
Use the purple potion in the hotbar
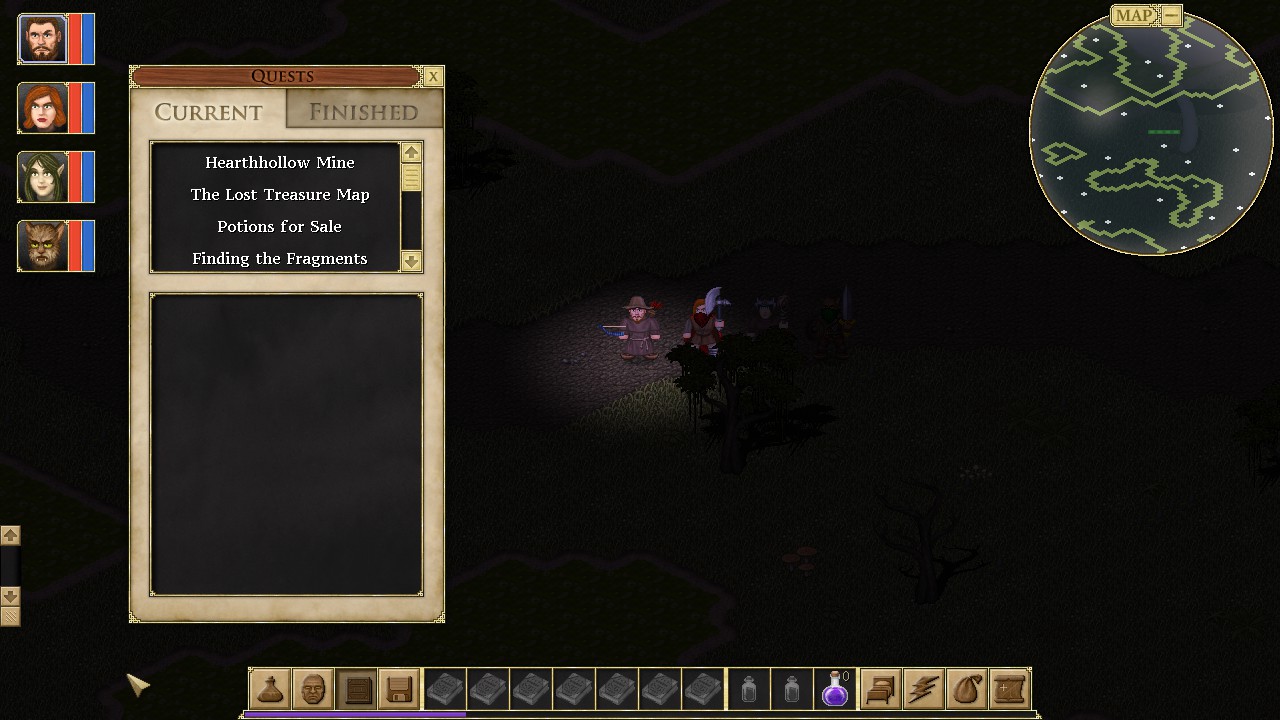click(835, 689)
